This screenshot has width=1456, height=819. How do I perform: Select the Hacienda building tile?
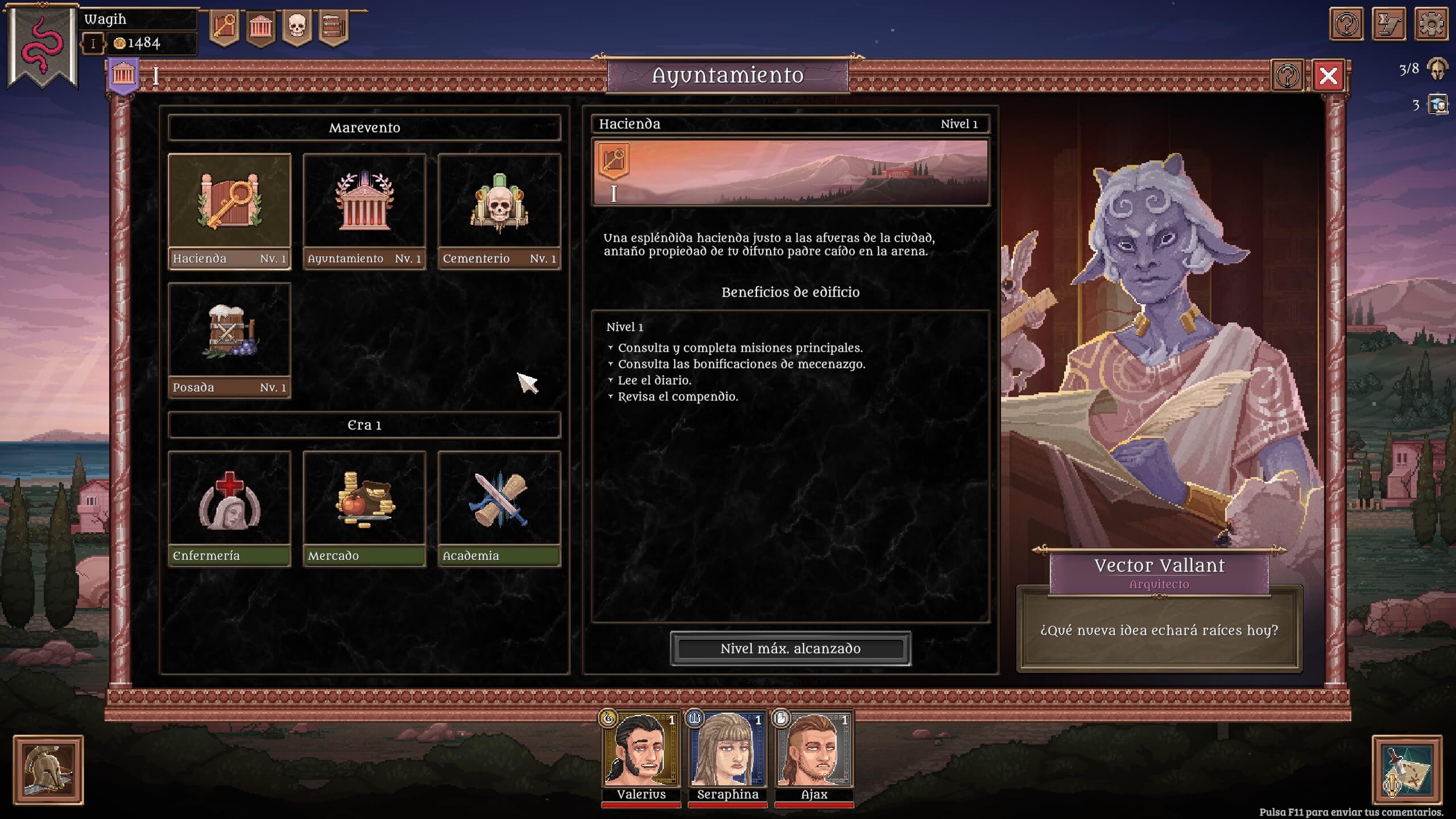click(x=229, y=211)
